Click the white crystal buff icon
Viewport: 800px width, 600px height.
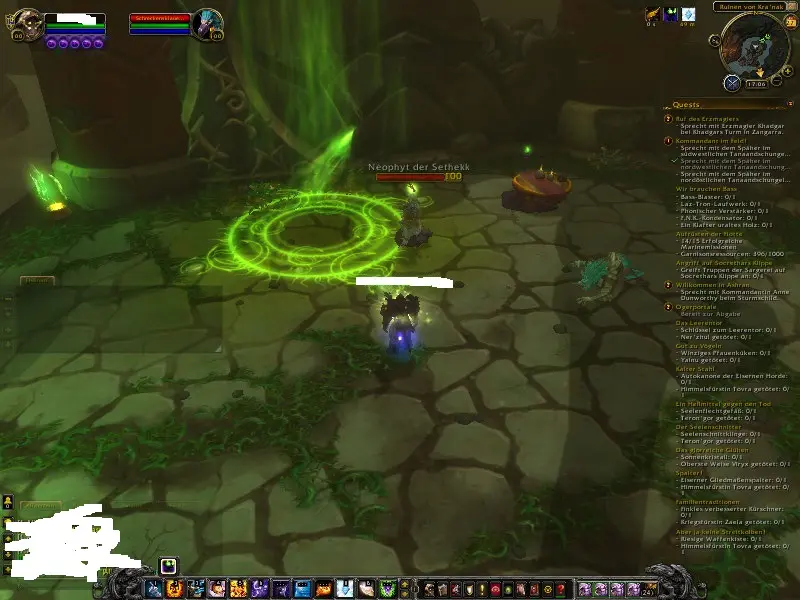tap(688, 14)
